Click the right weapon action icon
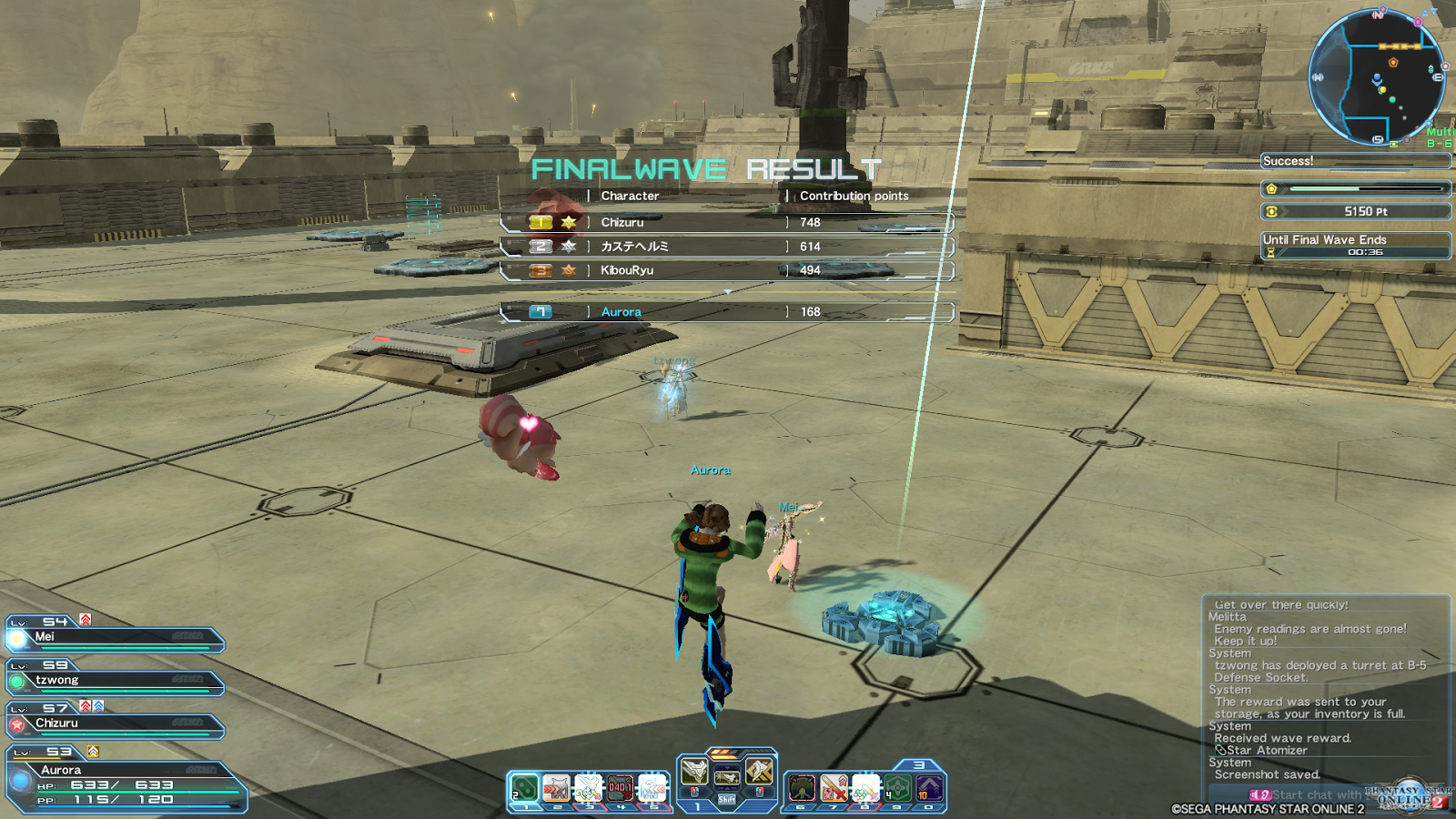 coord(759,773)
